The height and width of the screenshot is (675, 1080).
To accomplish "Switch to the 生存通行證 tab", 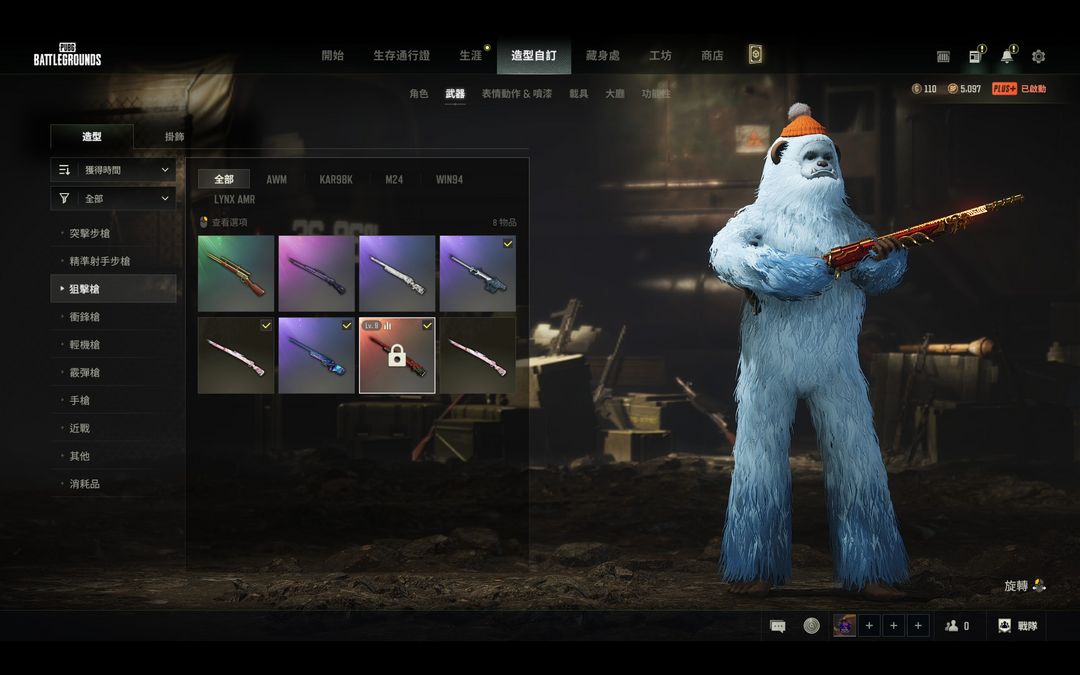I will point(401,56).
